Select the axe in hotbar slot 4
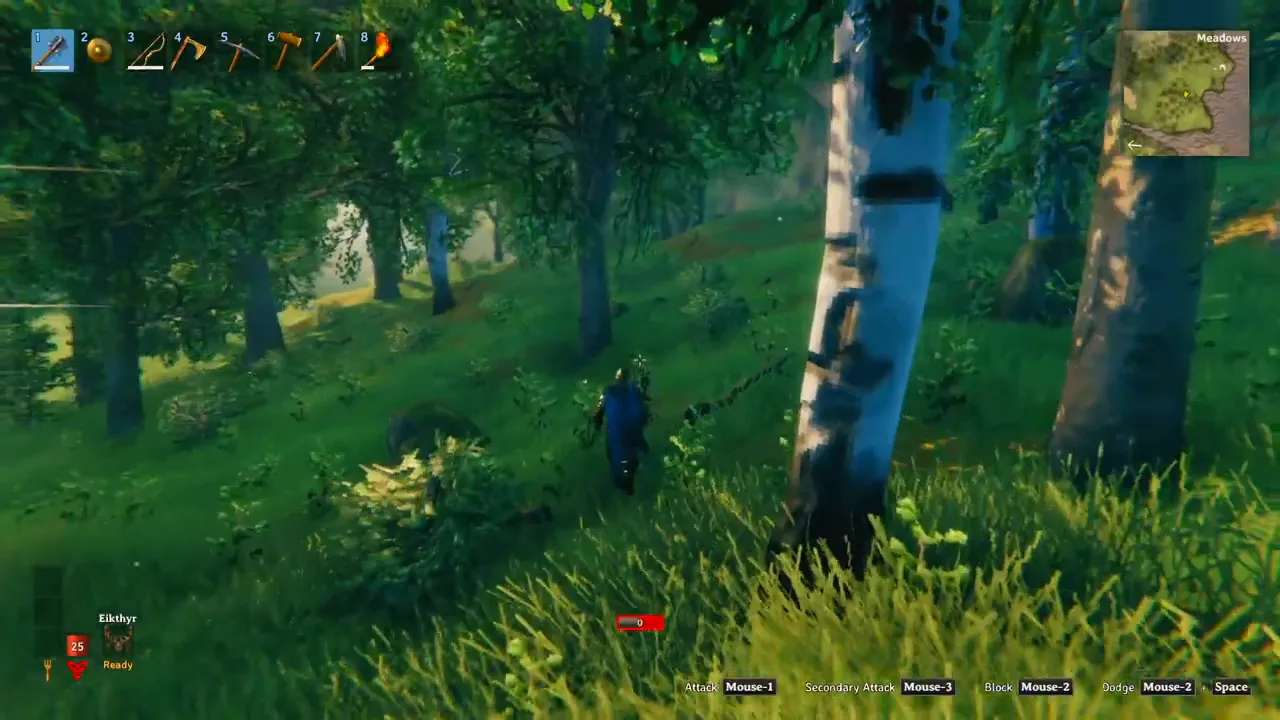 pos(190,50)
